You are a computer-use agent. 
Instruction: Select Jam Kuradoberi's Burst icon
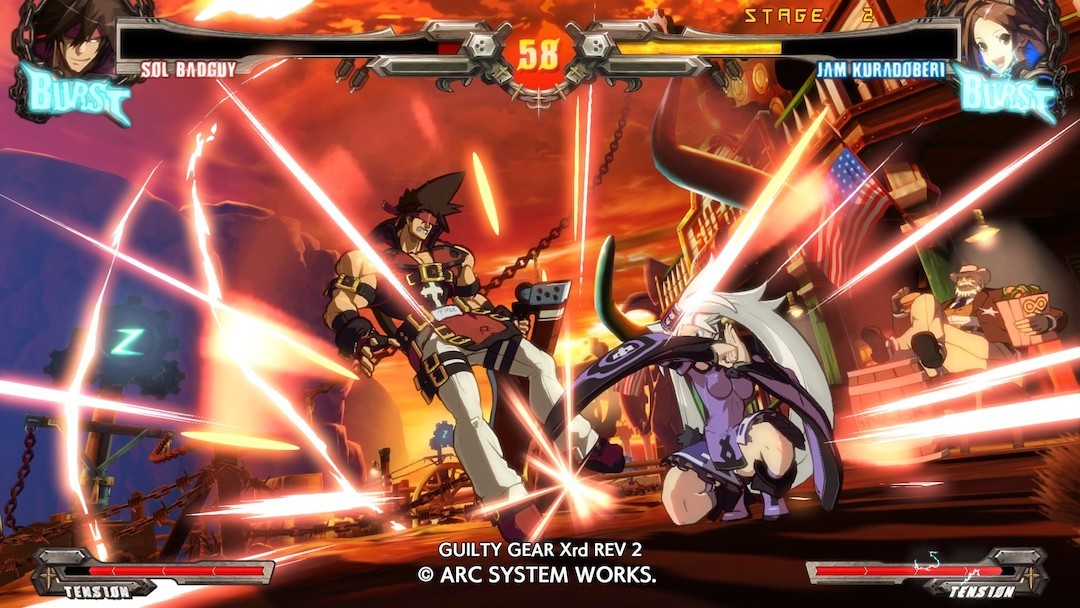[x=1005, y=95]
